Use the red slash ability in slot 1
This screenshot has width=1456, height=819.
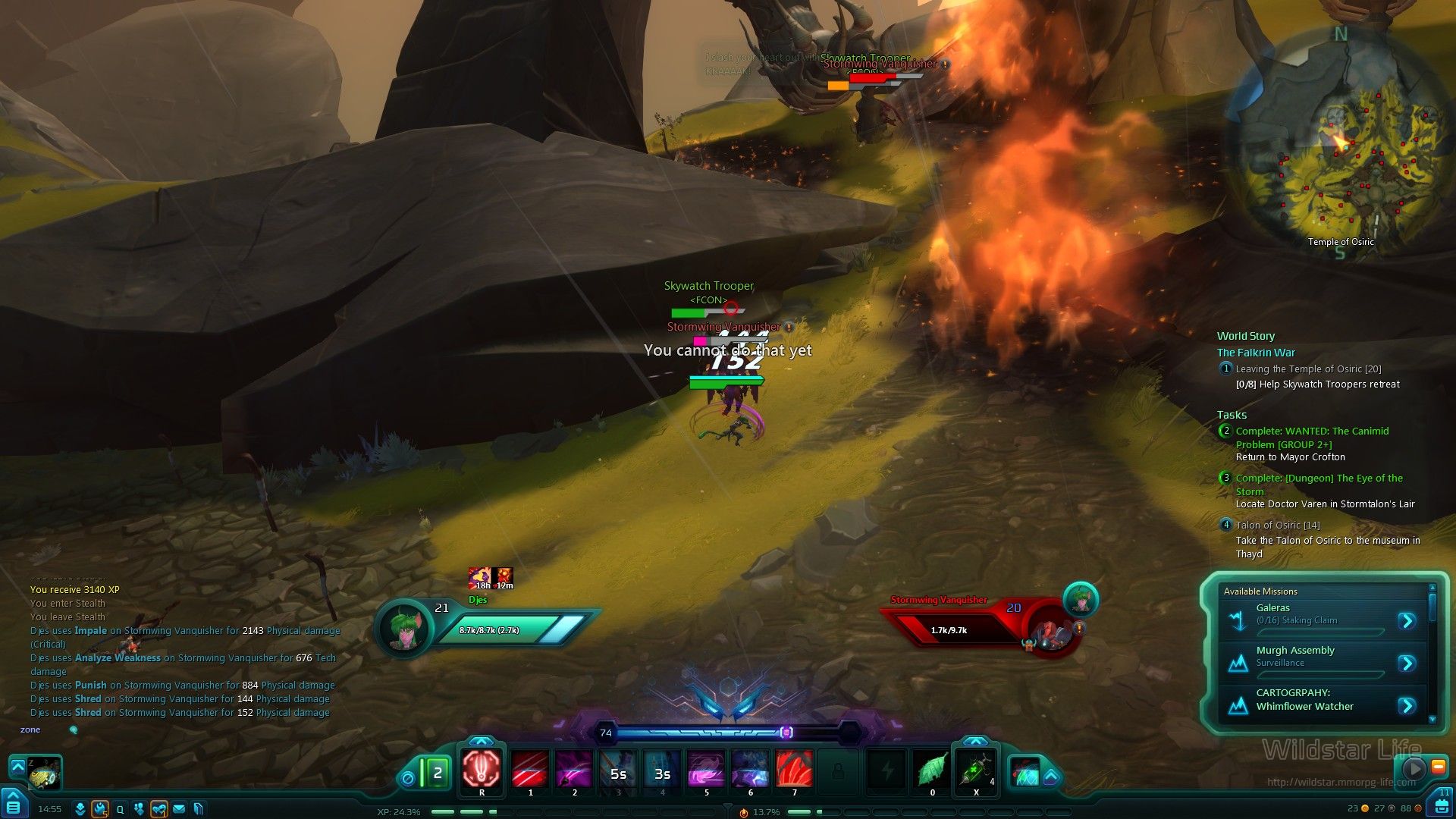click(530, 769)
